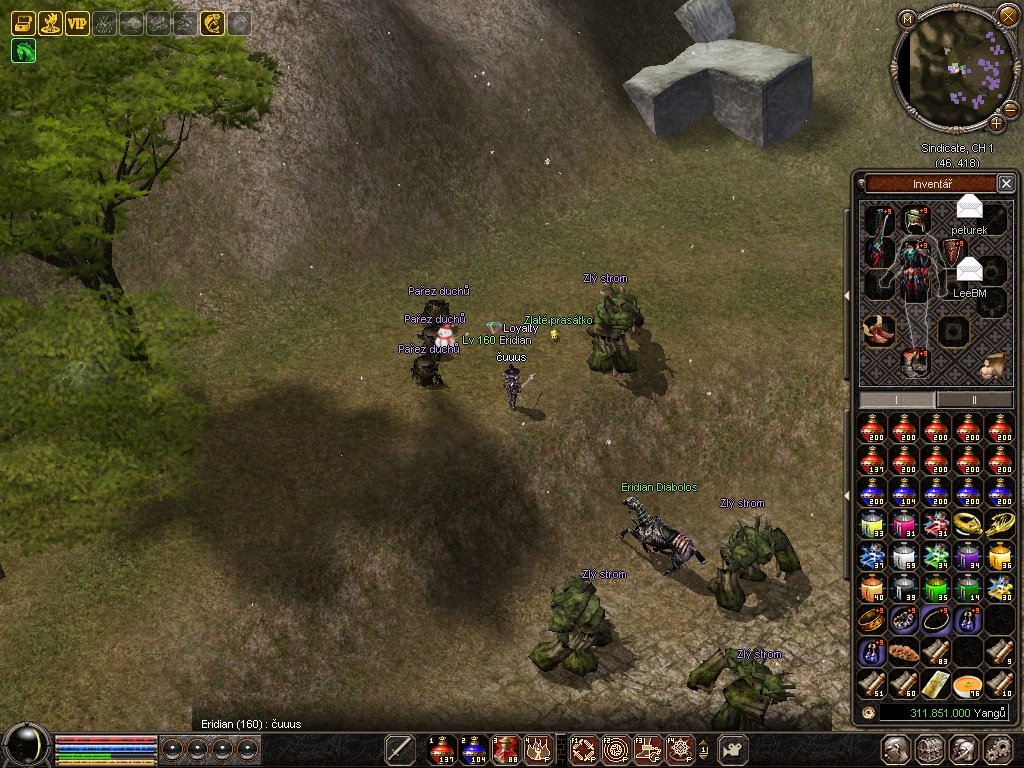1024x768 pixels.
Task: Select the orange soup bowl item
Action: [x=968, y=684]
